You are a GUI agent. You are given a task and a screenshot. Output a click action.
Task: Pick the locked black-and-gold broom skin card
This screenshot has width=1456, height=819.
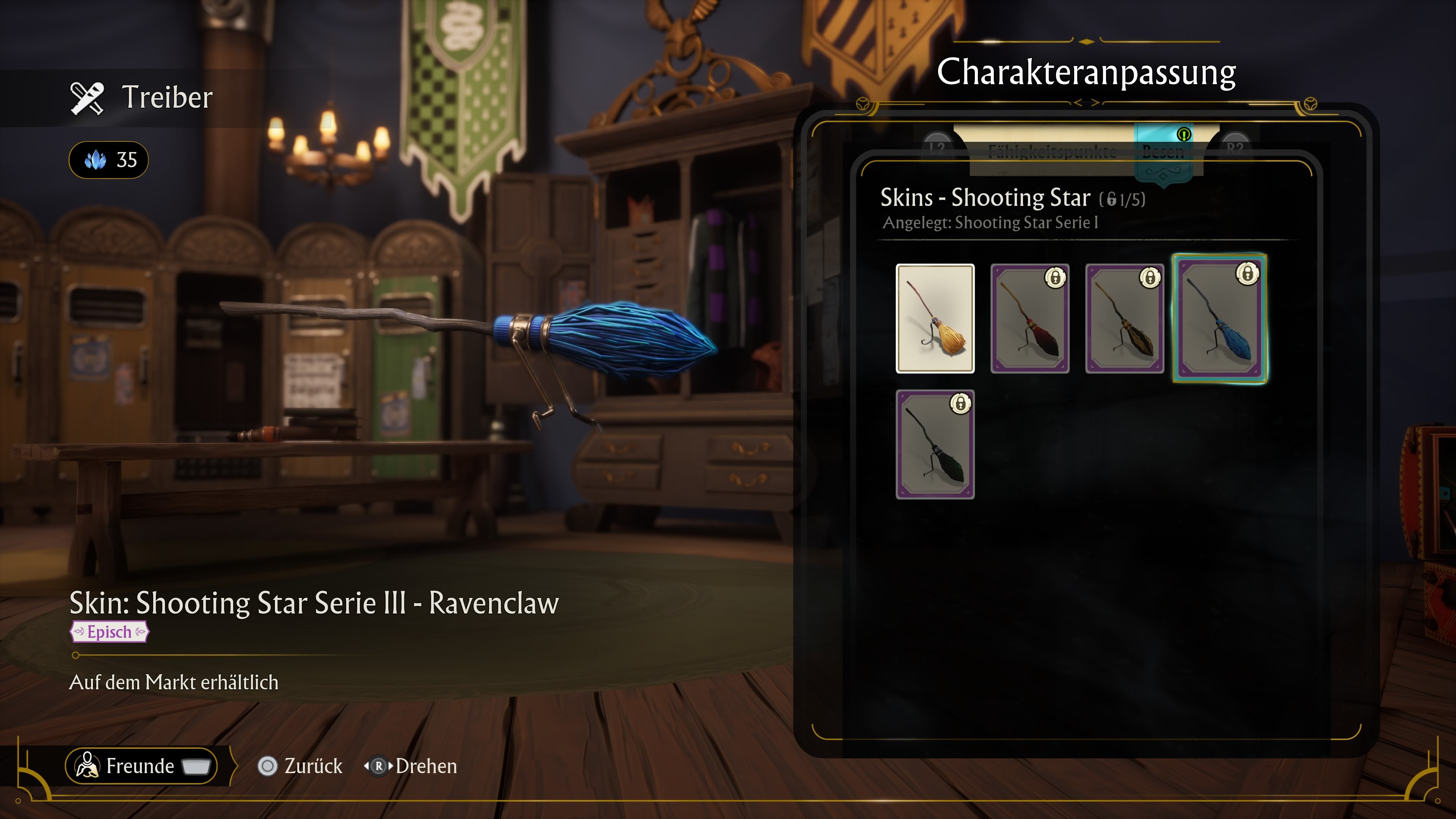pos(1124,318)
